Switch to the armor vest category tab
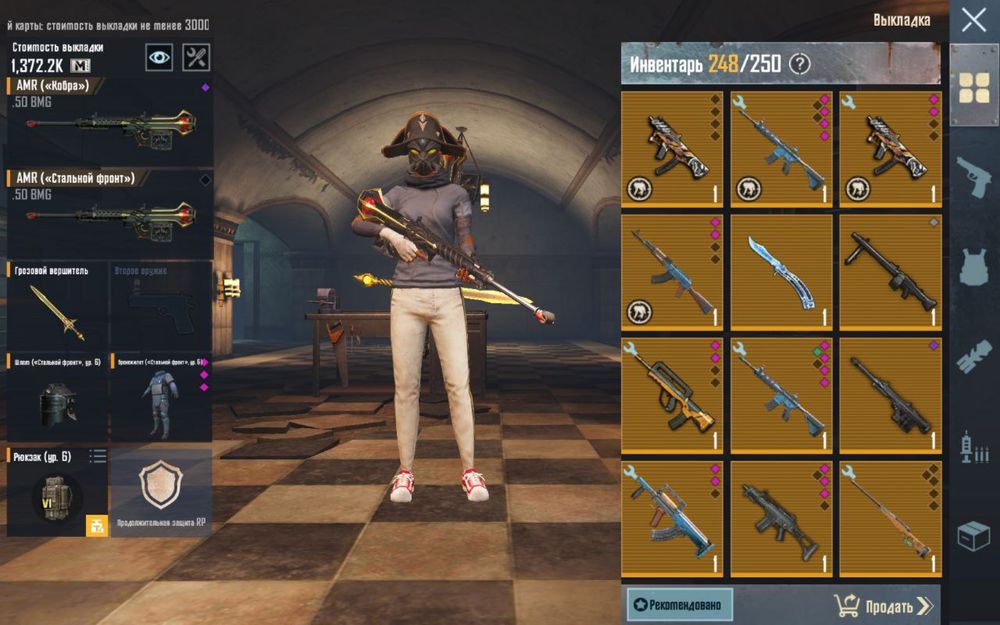 [x=974, y=267]
